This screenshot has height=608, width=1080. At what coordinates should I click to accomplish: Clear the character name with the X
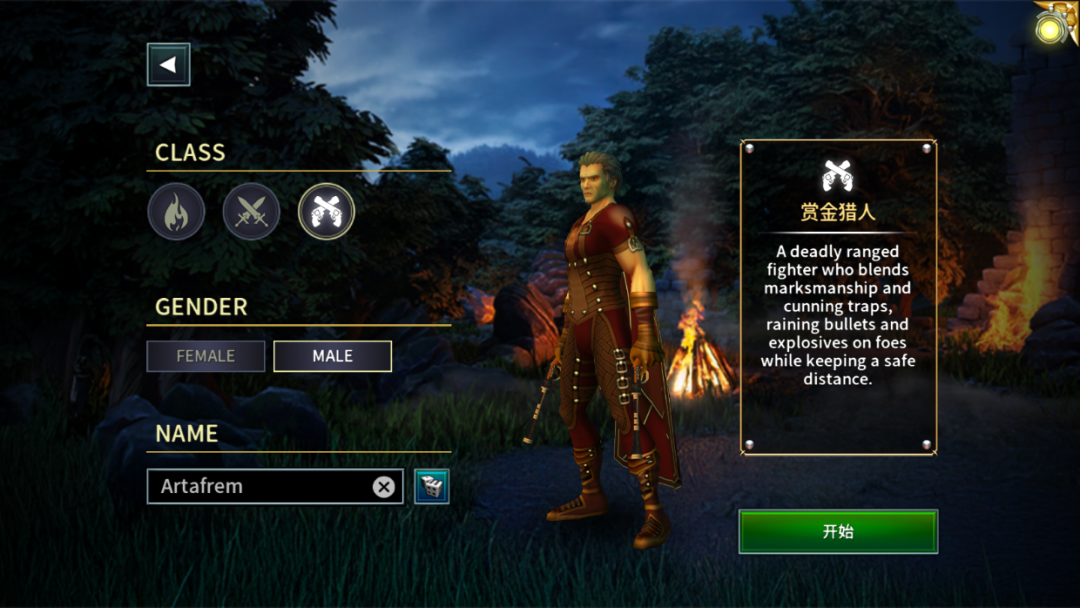(384, 487)
